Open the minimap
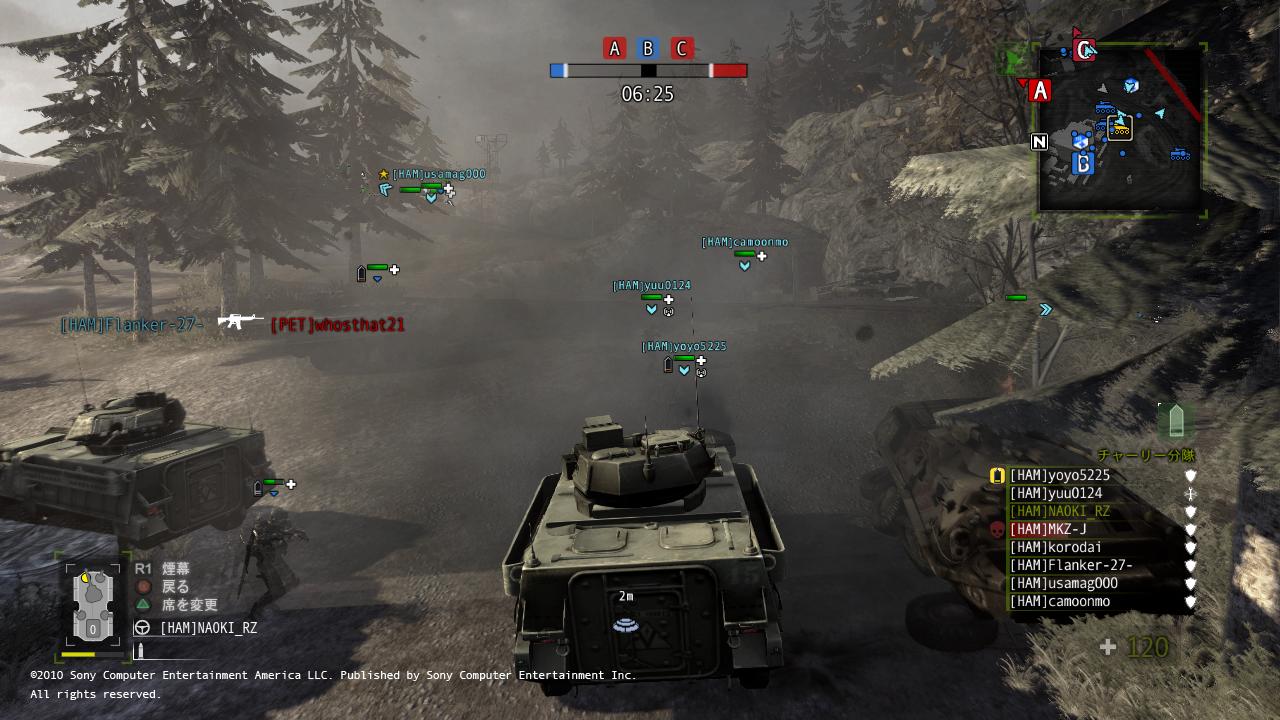The width and height of the screenshot is (1280, 720). click(1120, 130)
